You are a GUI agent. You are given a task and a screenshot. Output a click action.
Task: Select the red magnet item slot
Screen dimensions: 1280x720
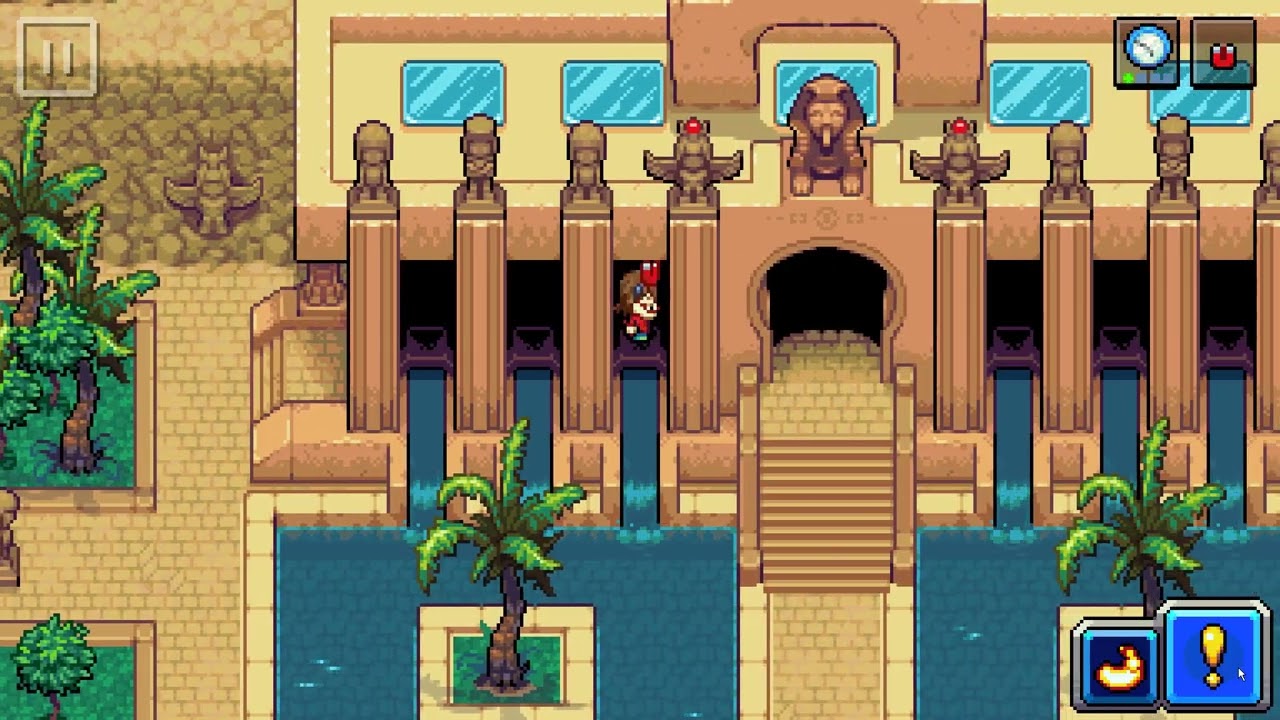coord(1224,54)
